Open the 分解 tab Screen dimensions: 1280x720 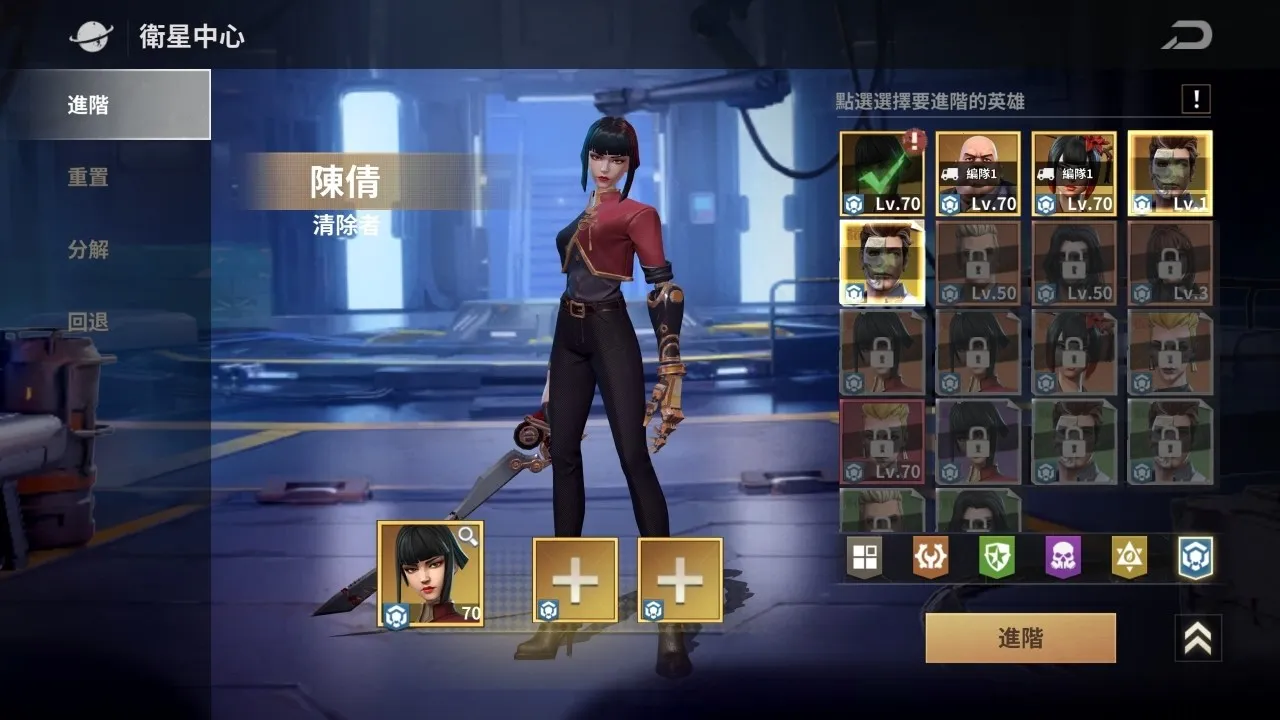[88, 250]
